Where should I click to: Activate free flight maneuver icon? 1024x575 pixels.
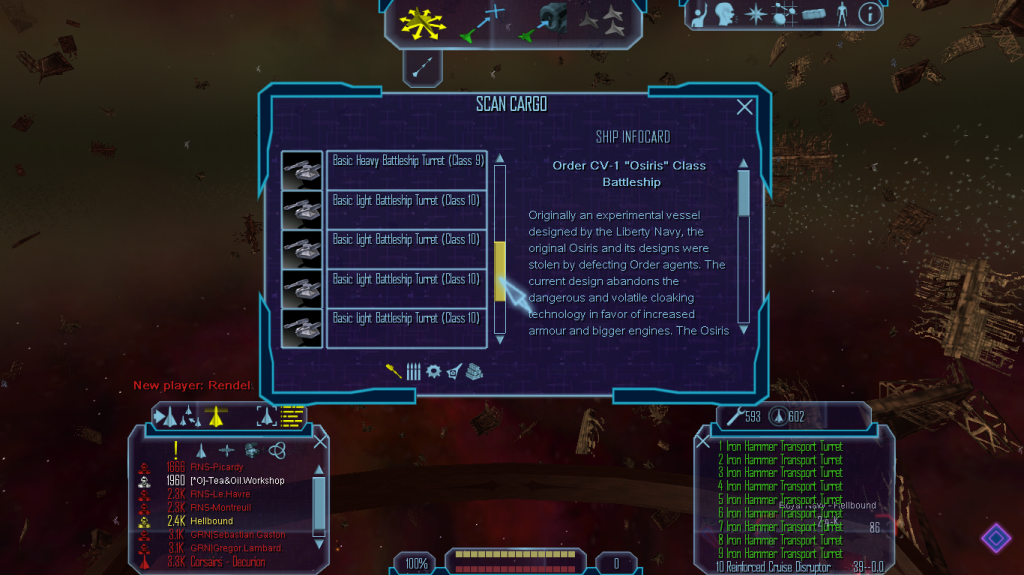click(421, 21)
